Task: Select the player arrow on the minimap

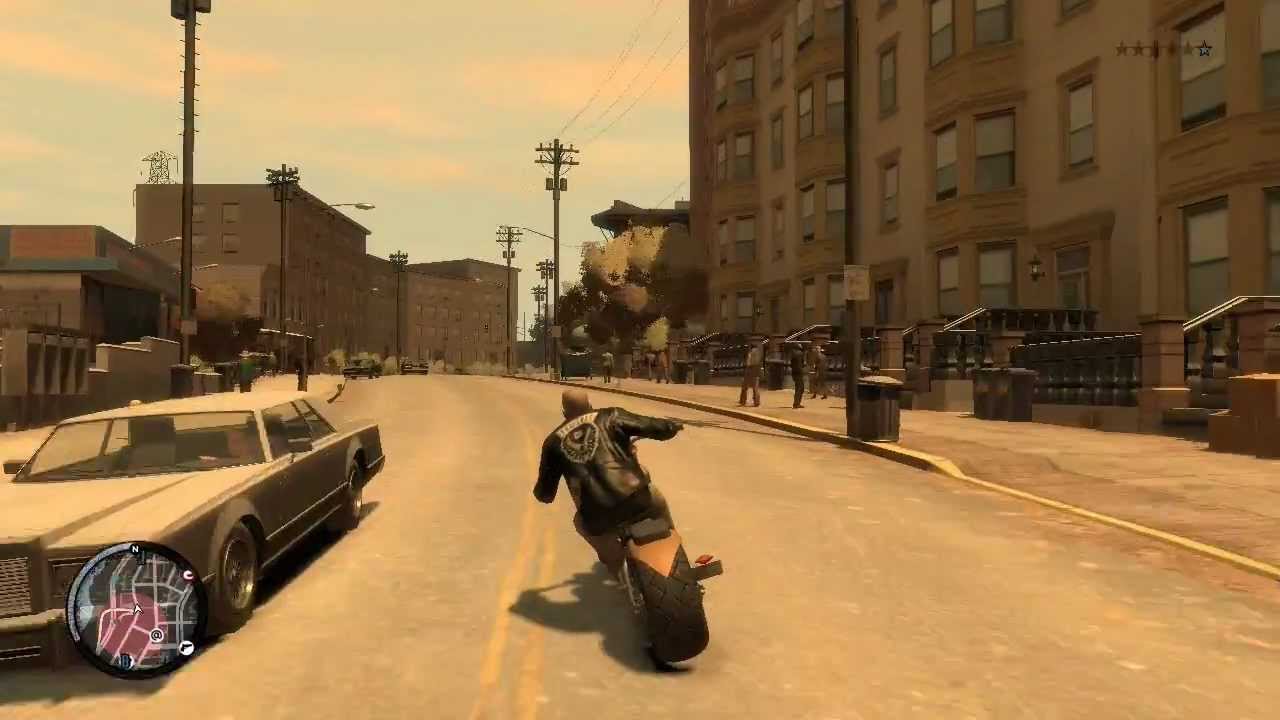Action: (137, 608)
